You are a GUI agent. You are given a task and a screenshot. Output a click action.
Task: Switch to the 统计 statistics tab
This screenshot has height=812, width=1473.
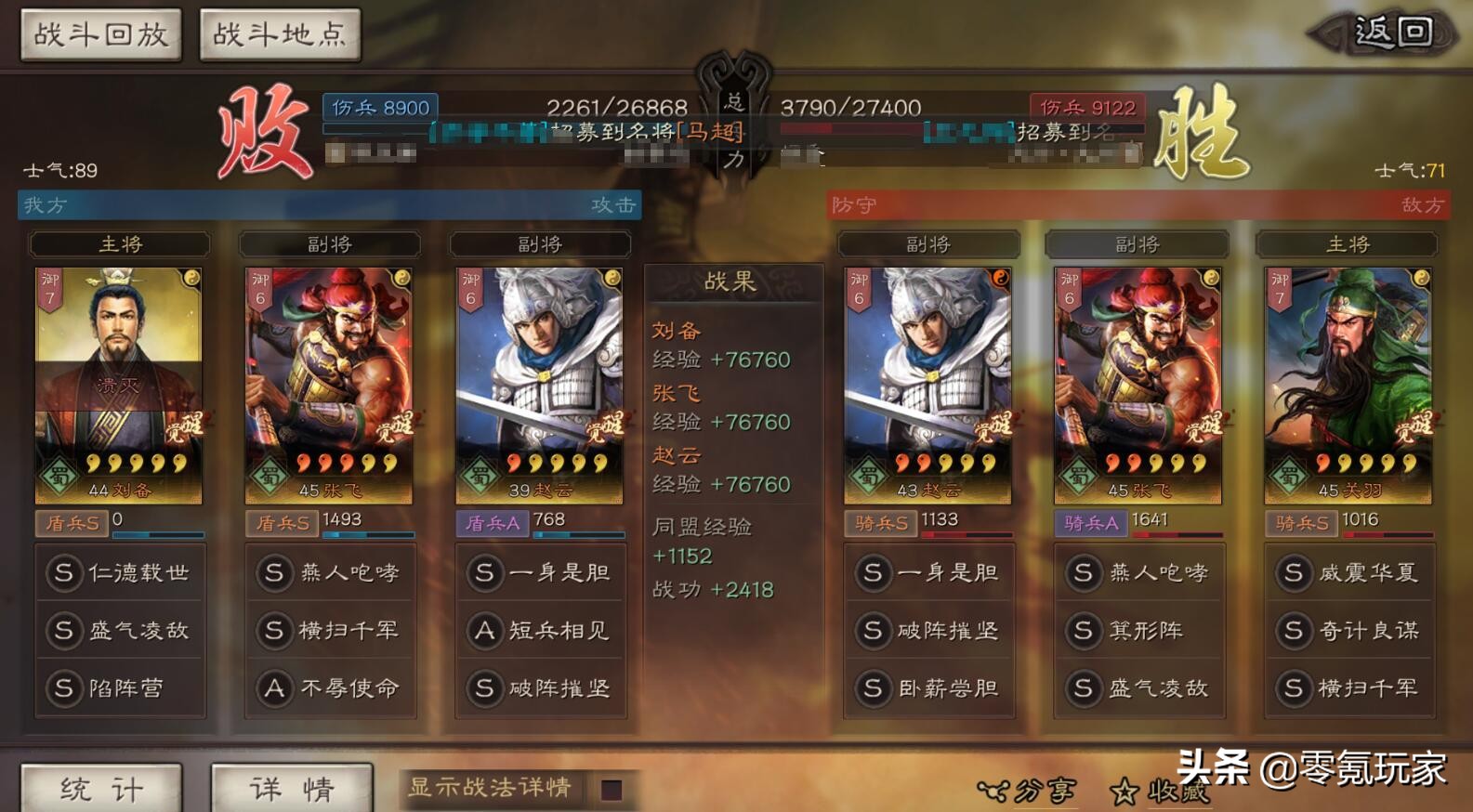102,789
